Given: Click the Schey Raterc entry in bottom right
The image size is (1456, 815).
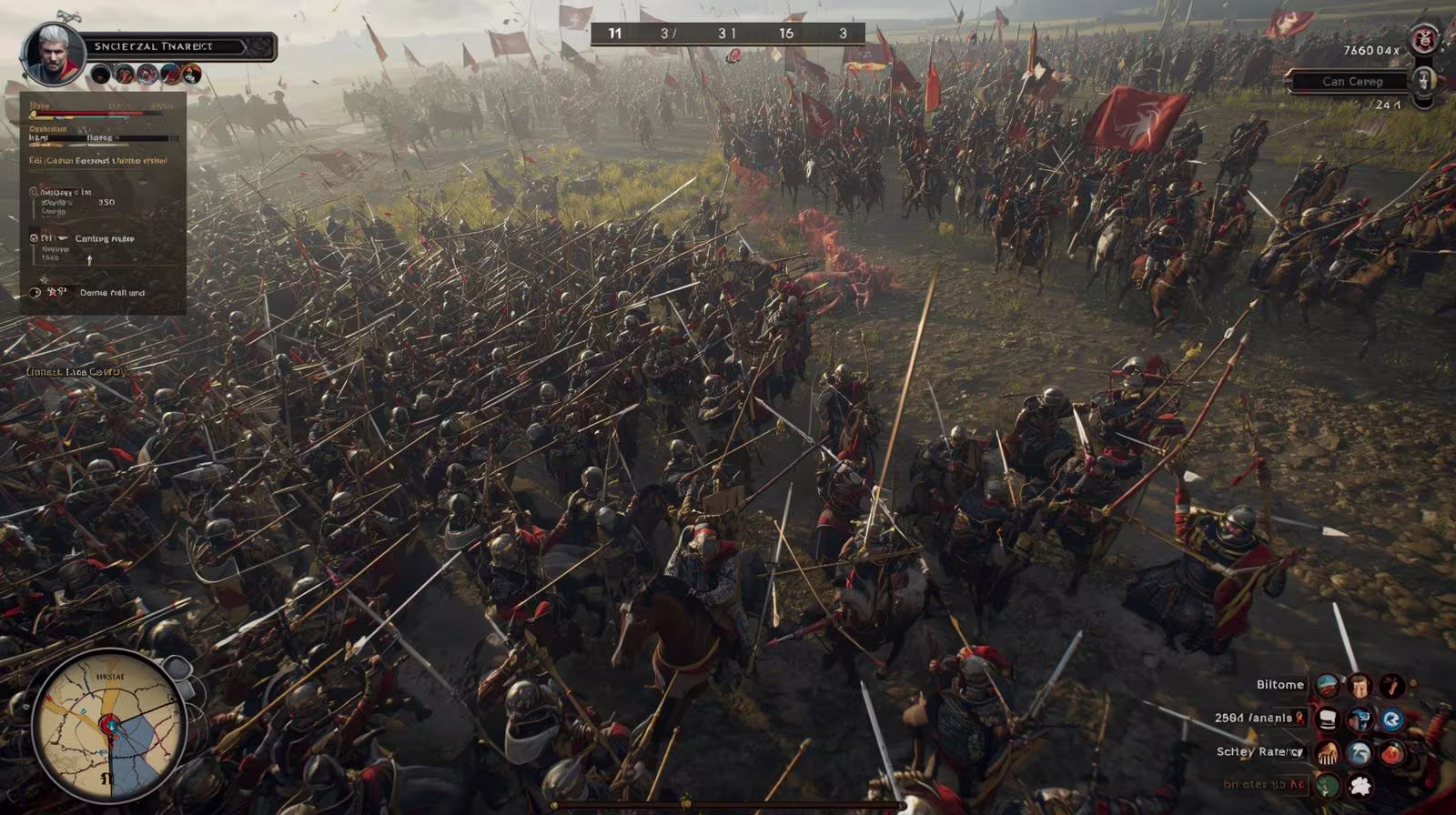Looking at the screenshot, I should (x=1260, y=750).
